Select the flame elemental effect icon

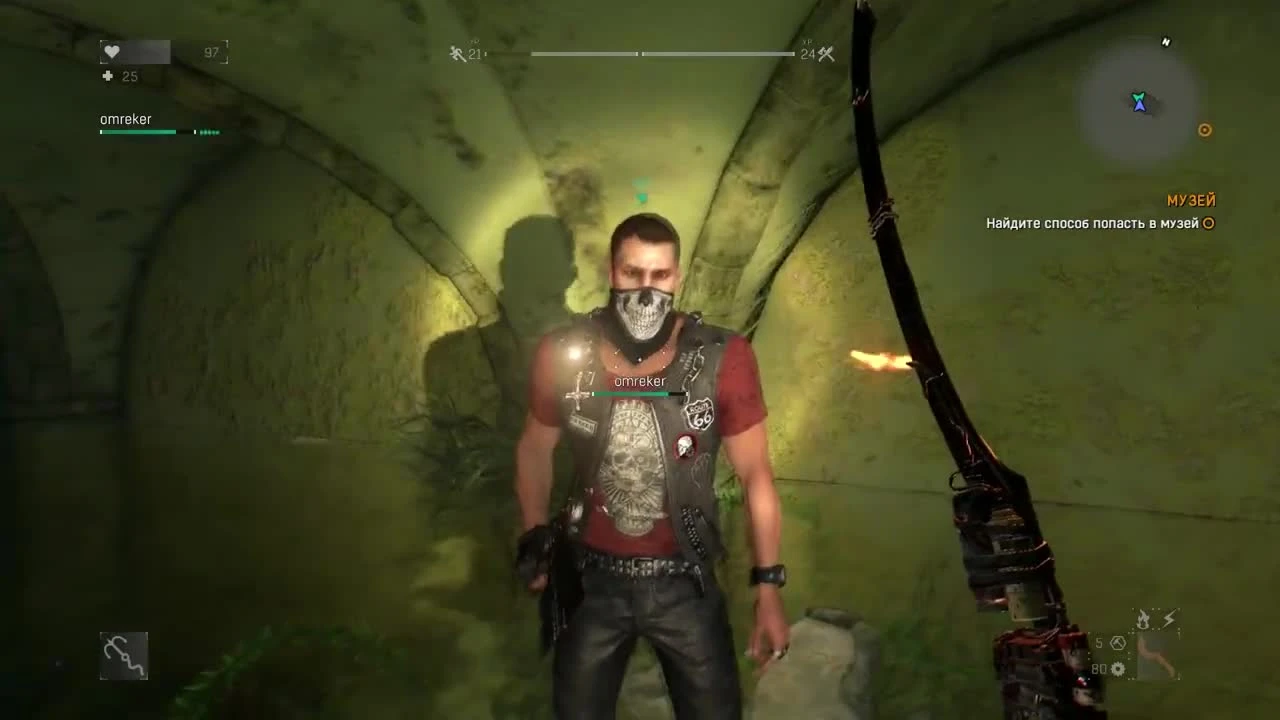[x=1141, y=617]
